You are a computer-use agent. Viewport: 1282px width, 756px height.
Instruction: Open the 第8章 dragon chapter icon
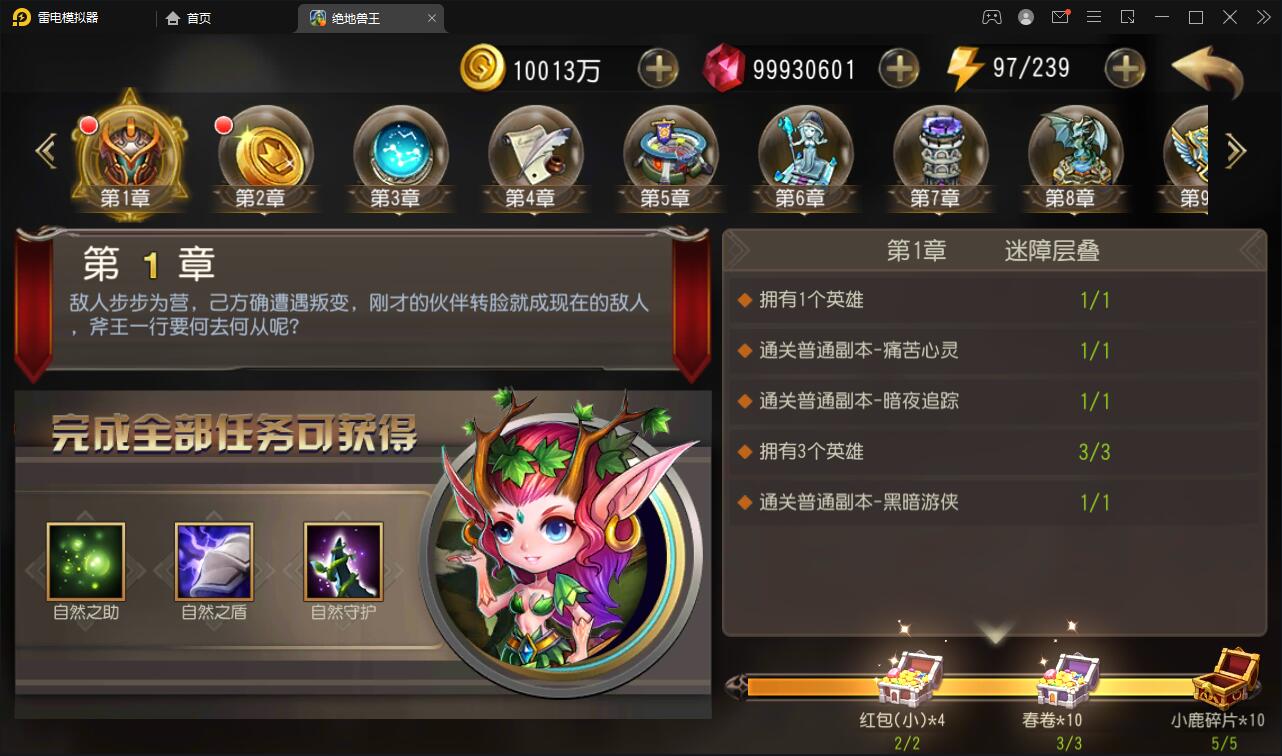(x=1076, y=150)
